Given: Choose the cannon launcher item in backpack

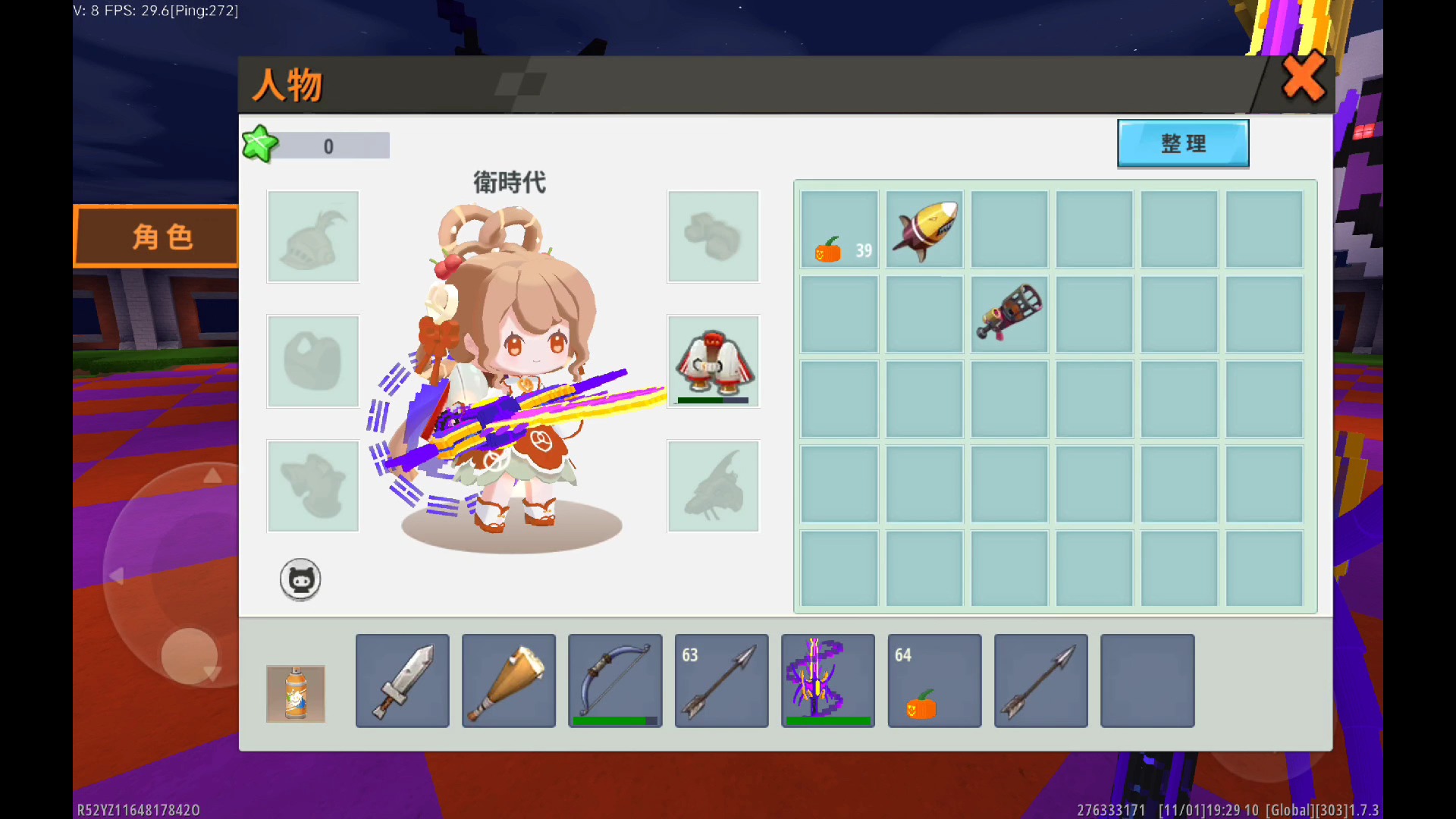Looking at the screenshot, I should pos(1009,314).
